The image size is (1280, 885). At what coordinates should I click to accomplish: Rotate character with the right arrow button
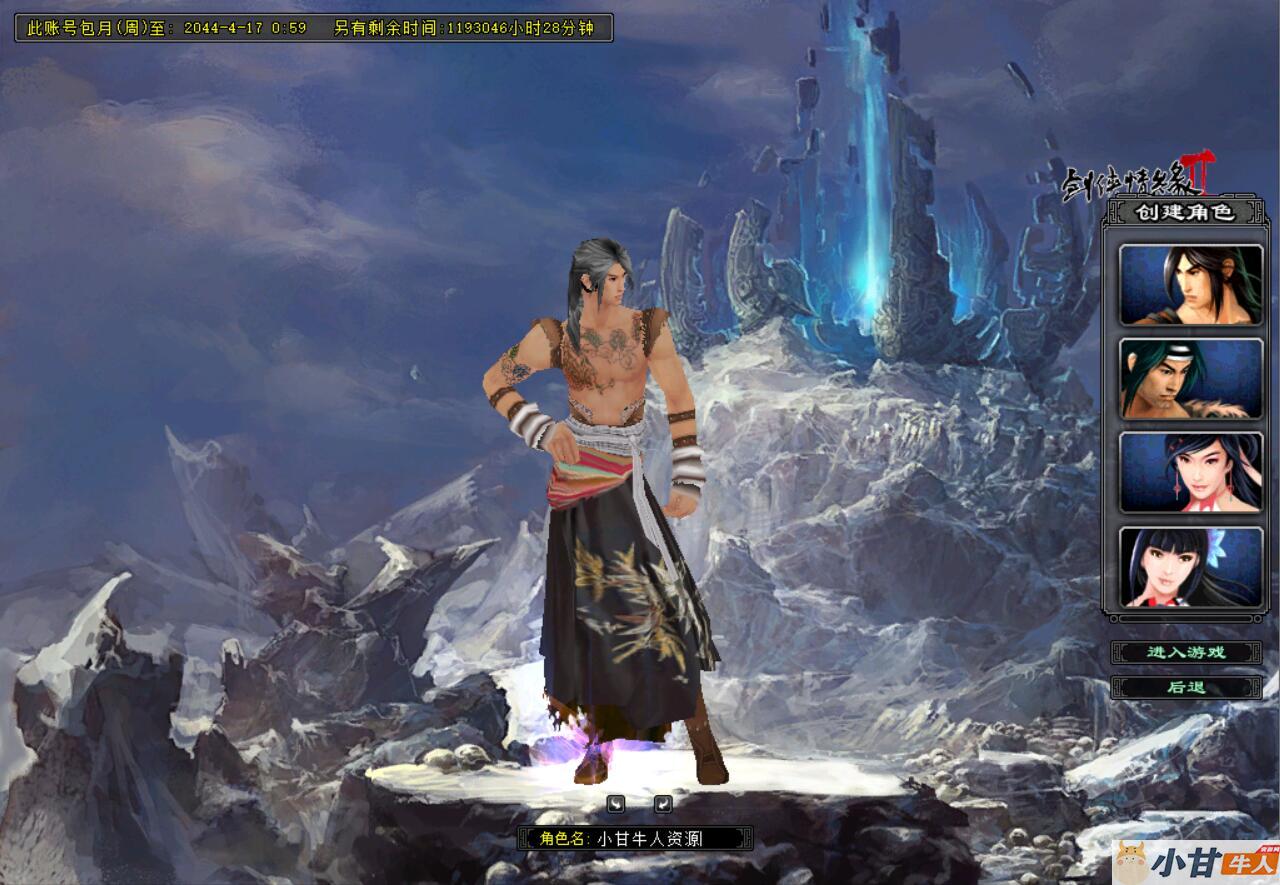point(663,803)
